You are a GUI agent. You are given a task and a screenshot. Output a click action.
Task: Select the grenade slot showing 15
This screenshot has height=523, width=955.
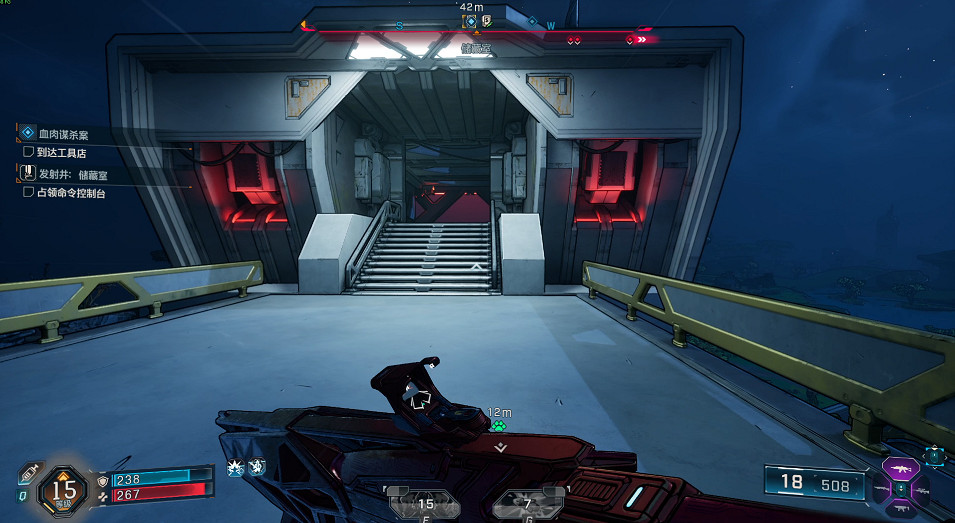(425, 503)
